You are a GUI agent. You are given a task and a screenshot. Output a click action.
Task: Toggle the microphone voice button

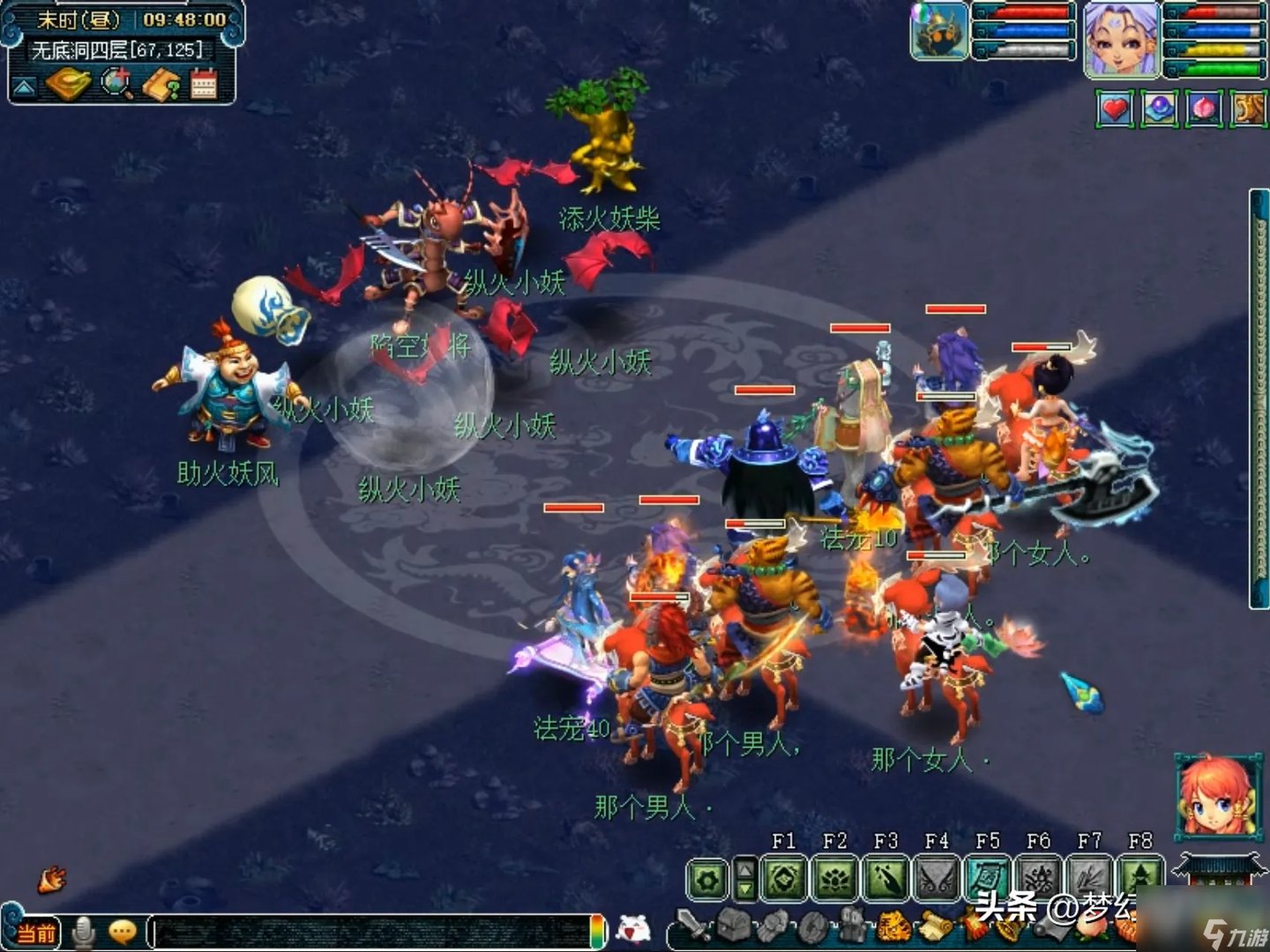pos(84,932)
